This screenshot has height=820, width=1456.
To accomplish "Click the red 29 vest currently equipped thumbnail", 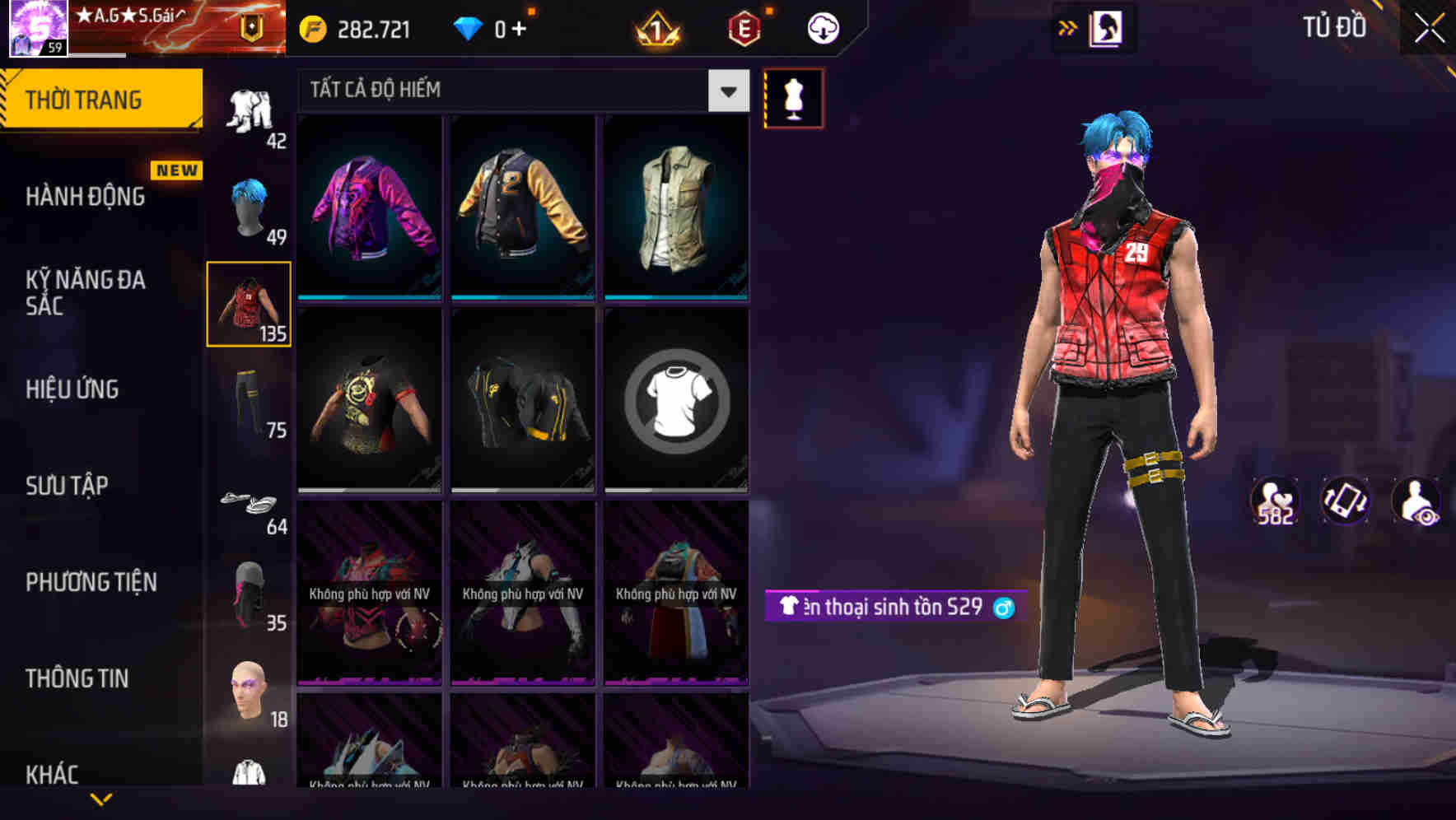I will coord(249,305).
